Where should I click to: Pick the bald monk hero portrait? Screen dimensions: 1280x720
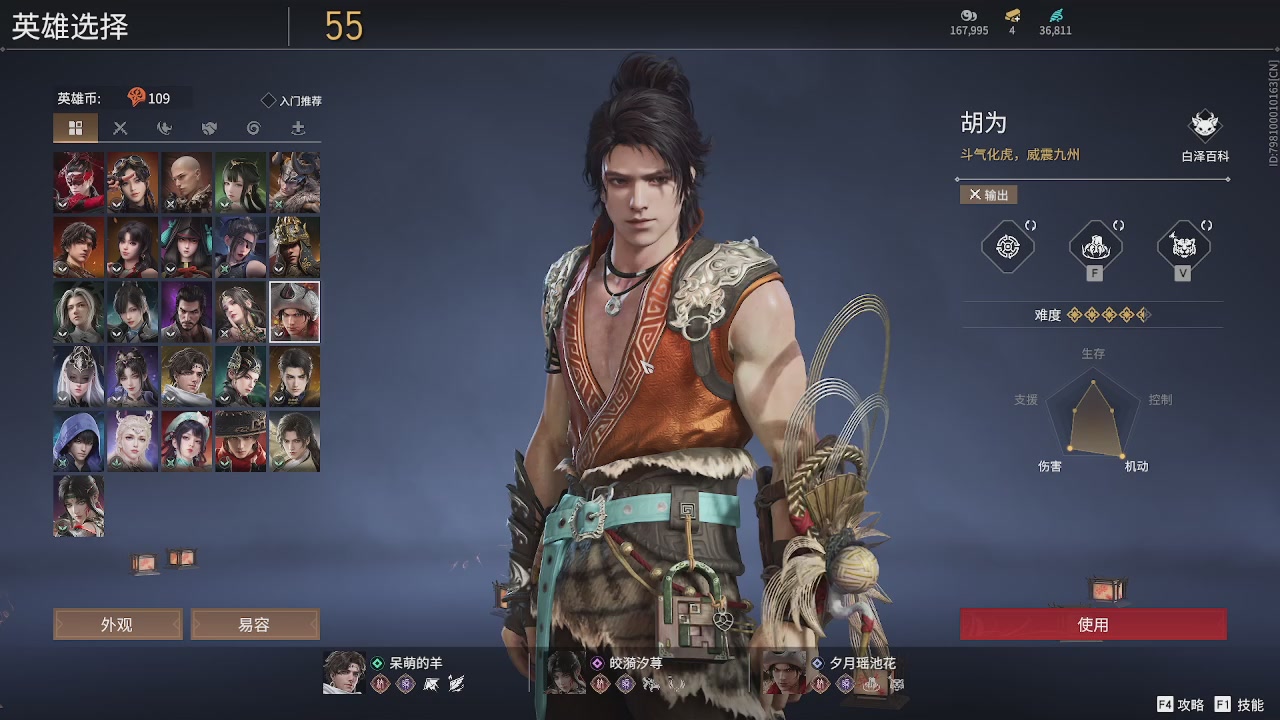[x=186, y=182]
